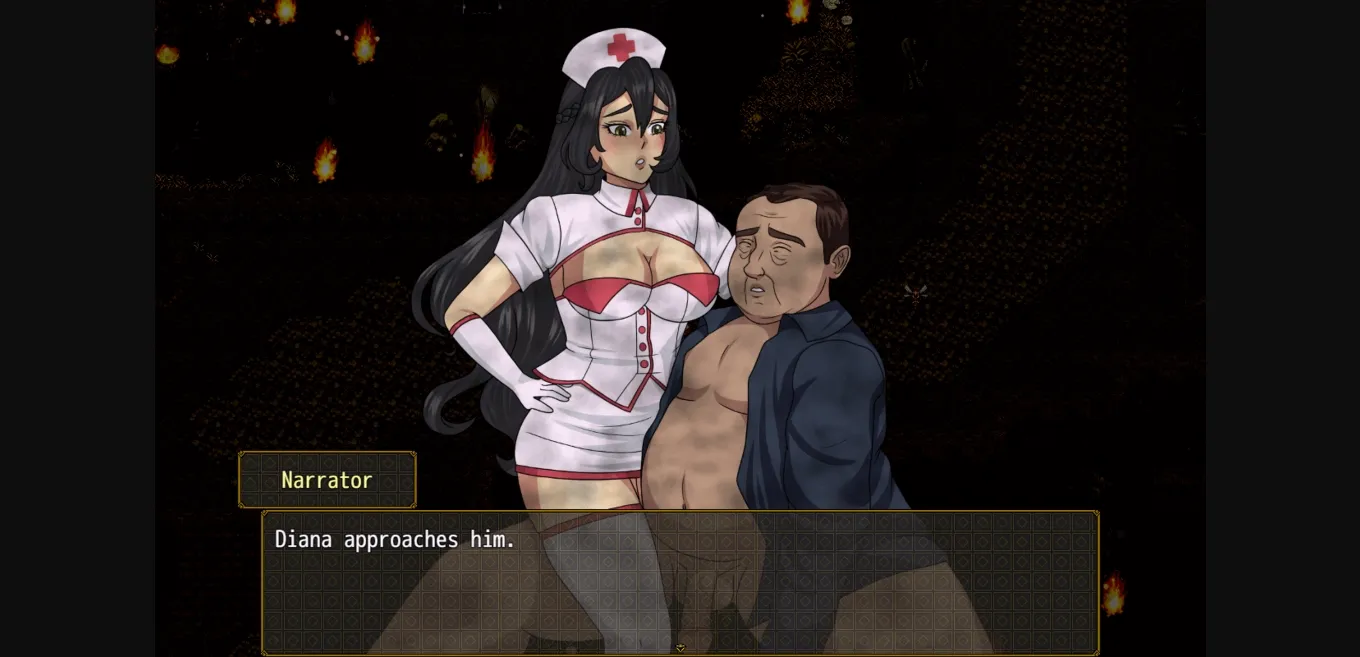Viewport: 1360px width, 657px height.
Task: Click the small continue arrow indicator
Action: [x=680, y=648]
